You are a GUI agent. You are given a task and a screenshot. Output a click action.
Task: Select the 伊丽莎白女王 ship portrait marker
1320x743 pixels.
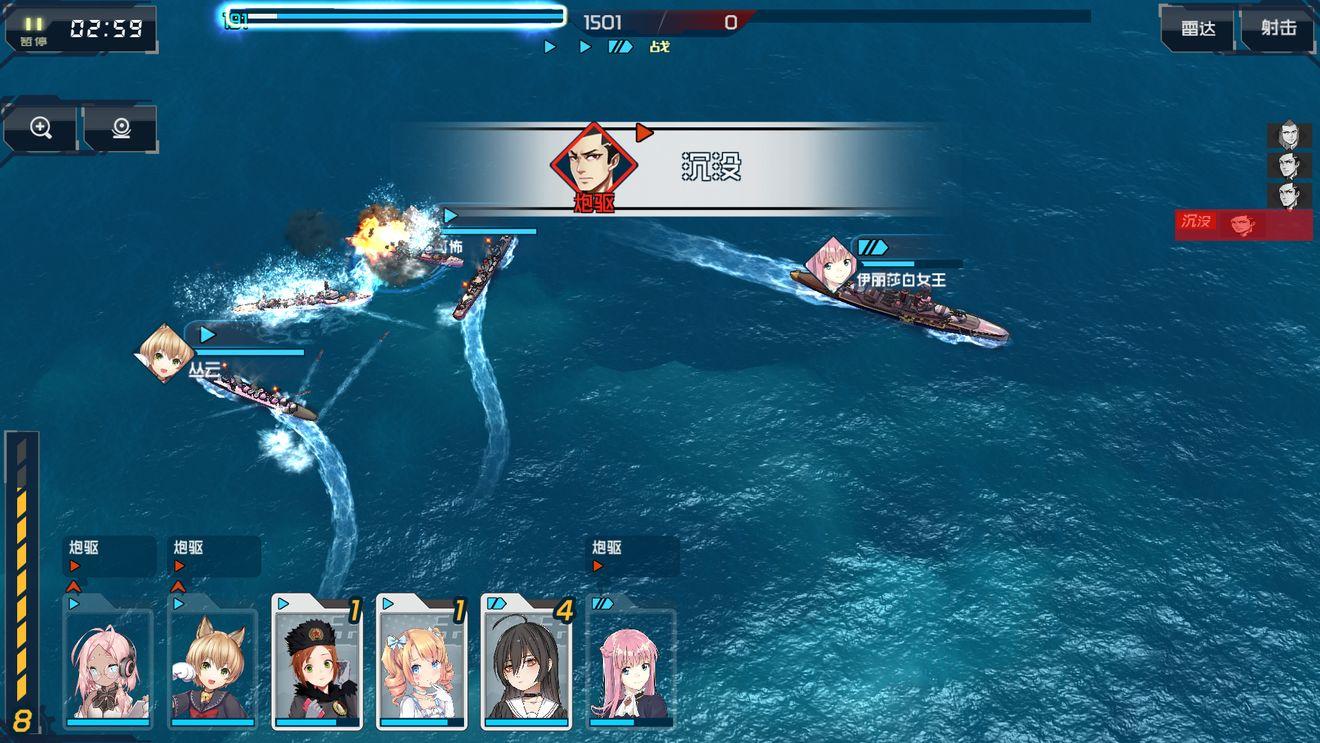pyautogui.click(x=830, y=263)
